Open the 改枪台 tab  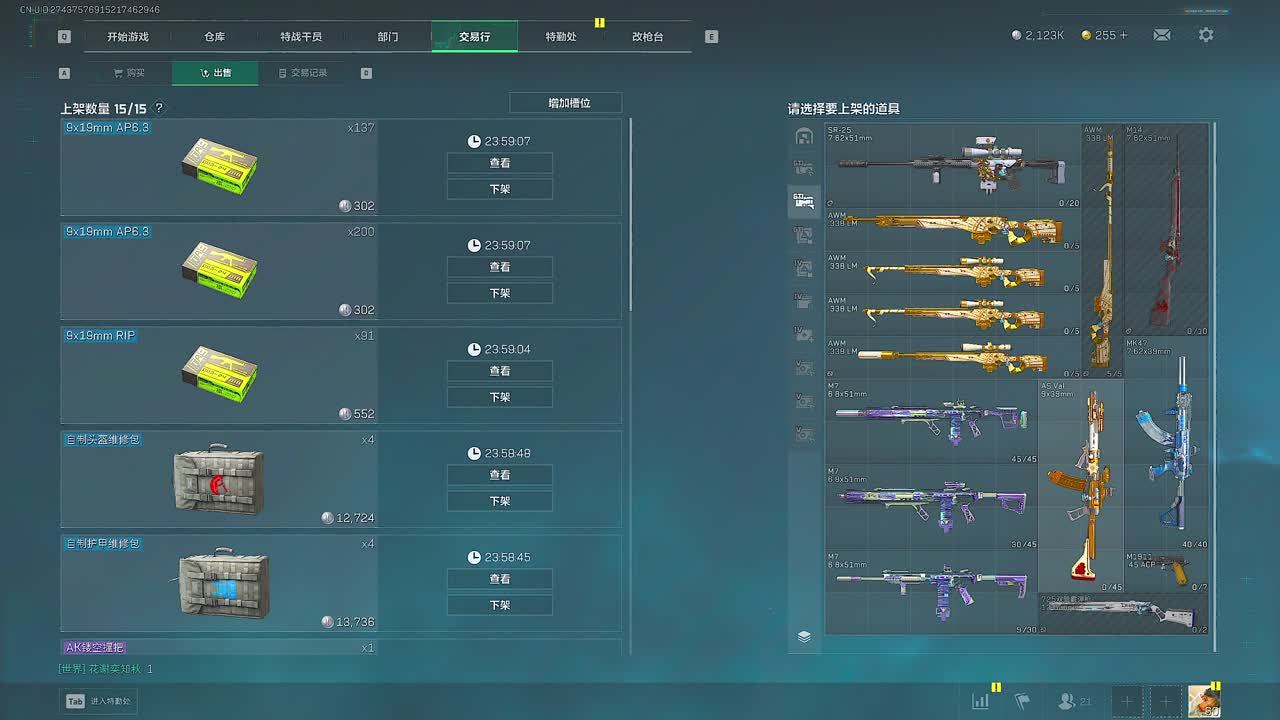coord(647,37)
